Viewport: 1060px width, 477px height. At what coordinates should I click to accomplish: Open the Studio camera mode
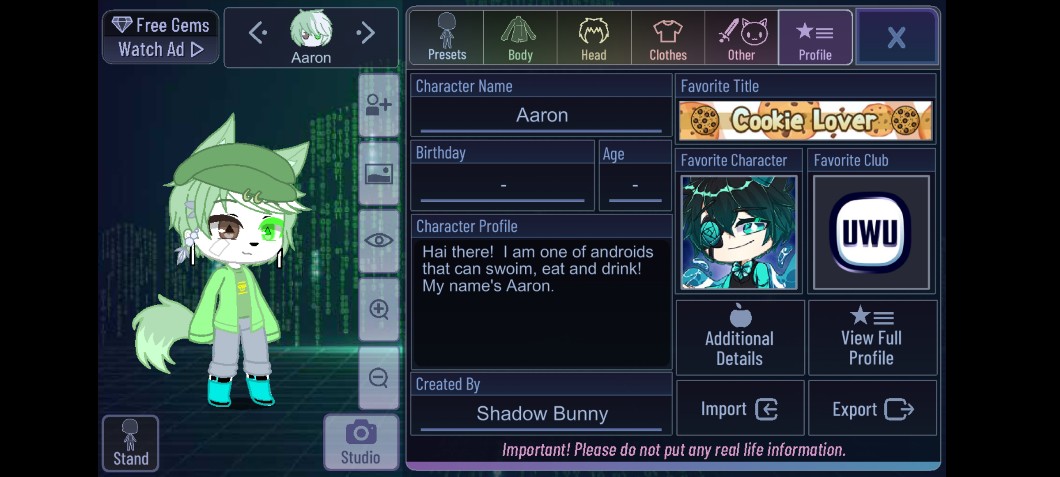pyautogui.click(x=360, y=442)
